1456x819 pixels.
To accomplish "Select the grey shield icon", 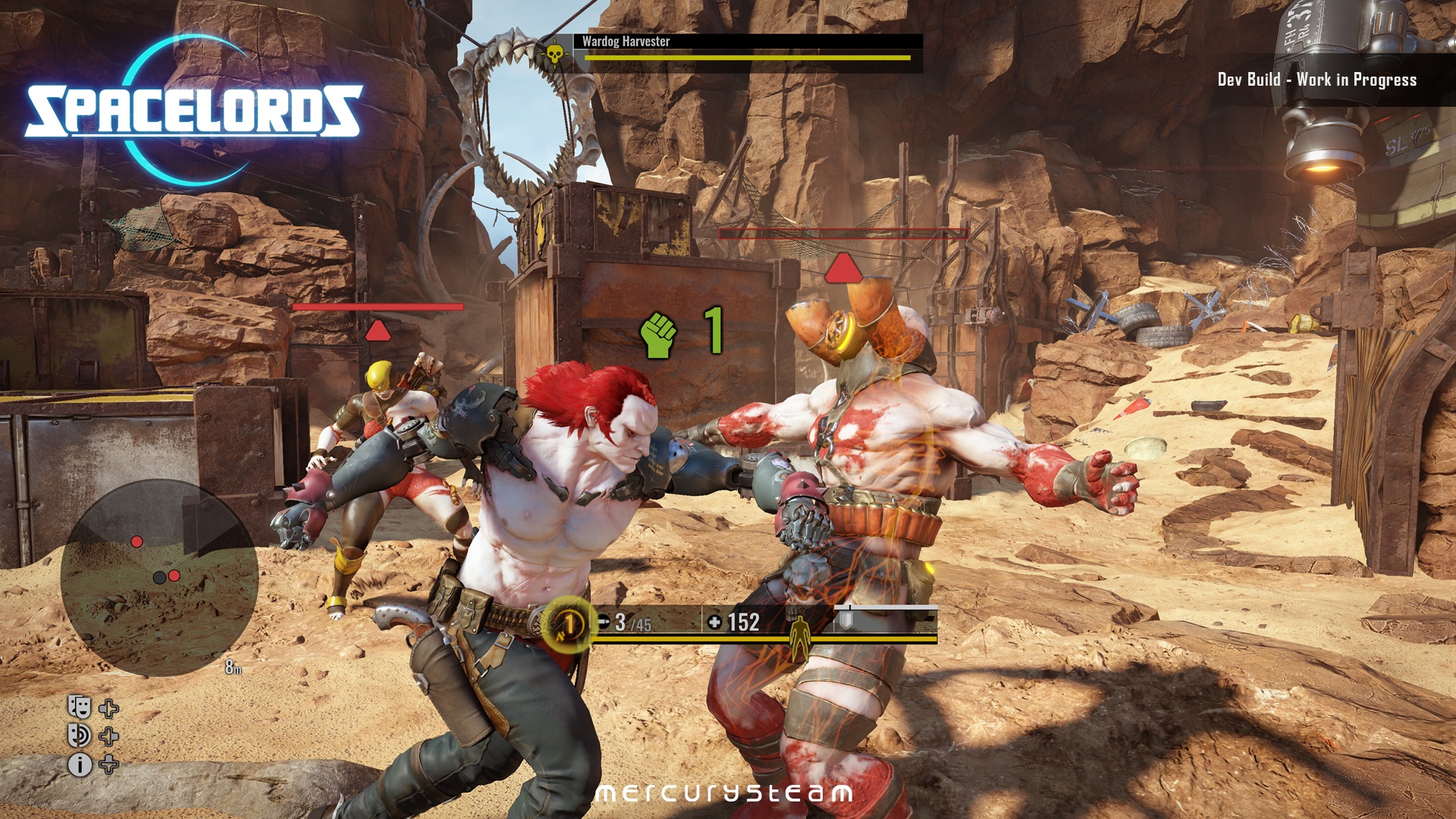I will tap(846, 620).
